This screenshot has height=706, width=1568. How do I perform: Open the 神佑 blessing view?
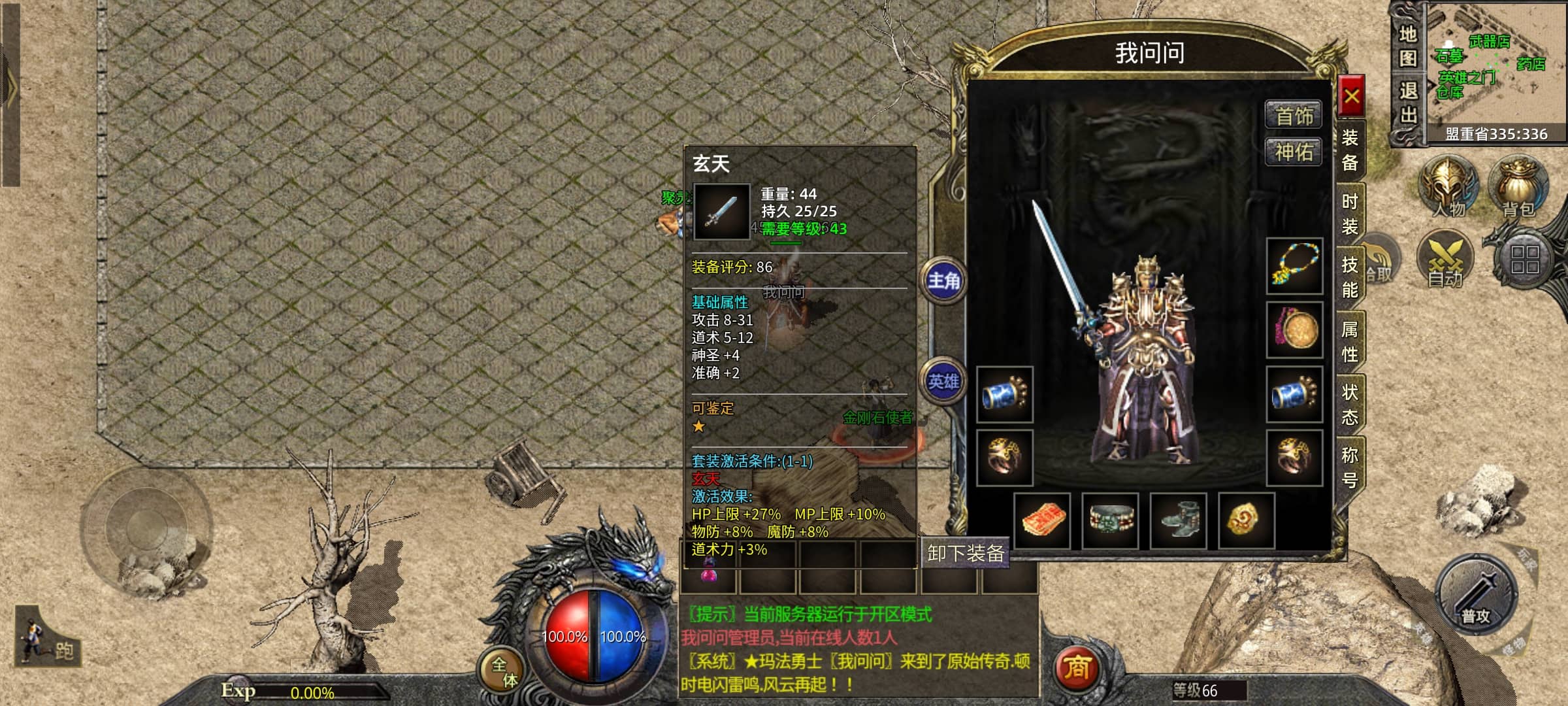(x=1294, y=152)
